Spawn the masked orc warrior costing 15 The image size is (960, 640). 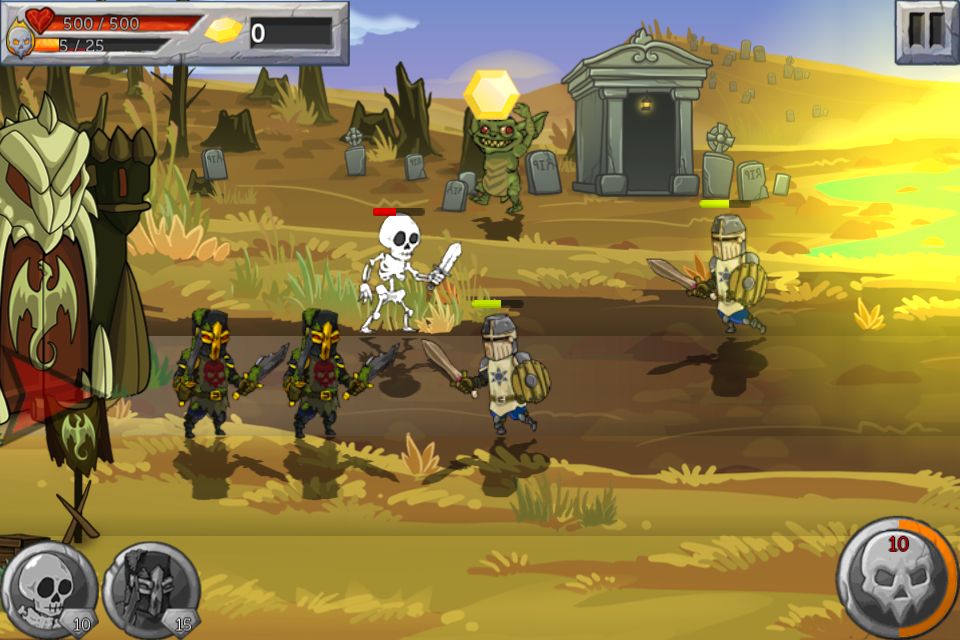[x=151, y=590]
